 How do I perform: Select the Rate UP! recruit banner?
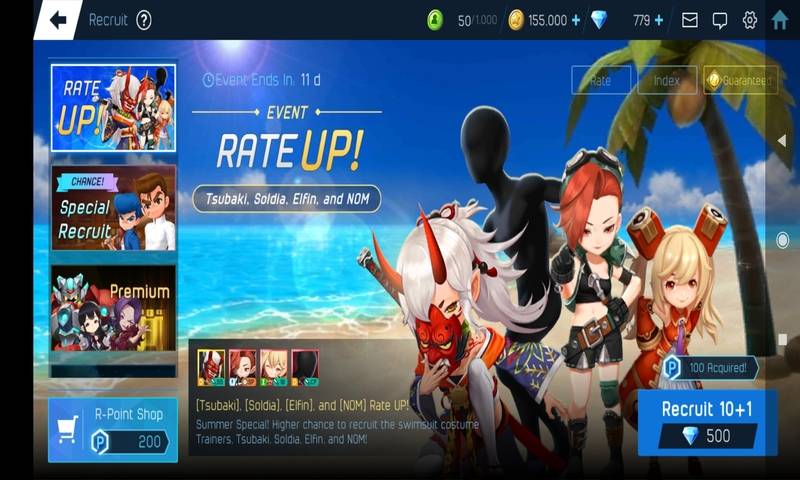point(114,108)
